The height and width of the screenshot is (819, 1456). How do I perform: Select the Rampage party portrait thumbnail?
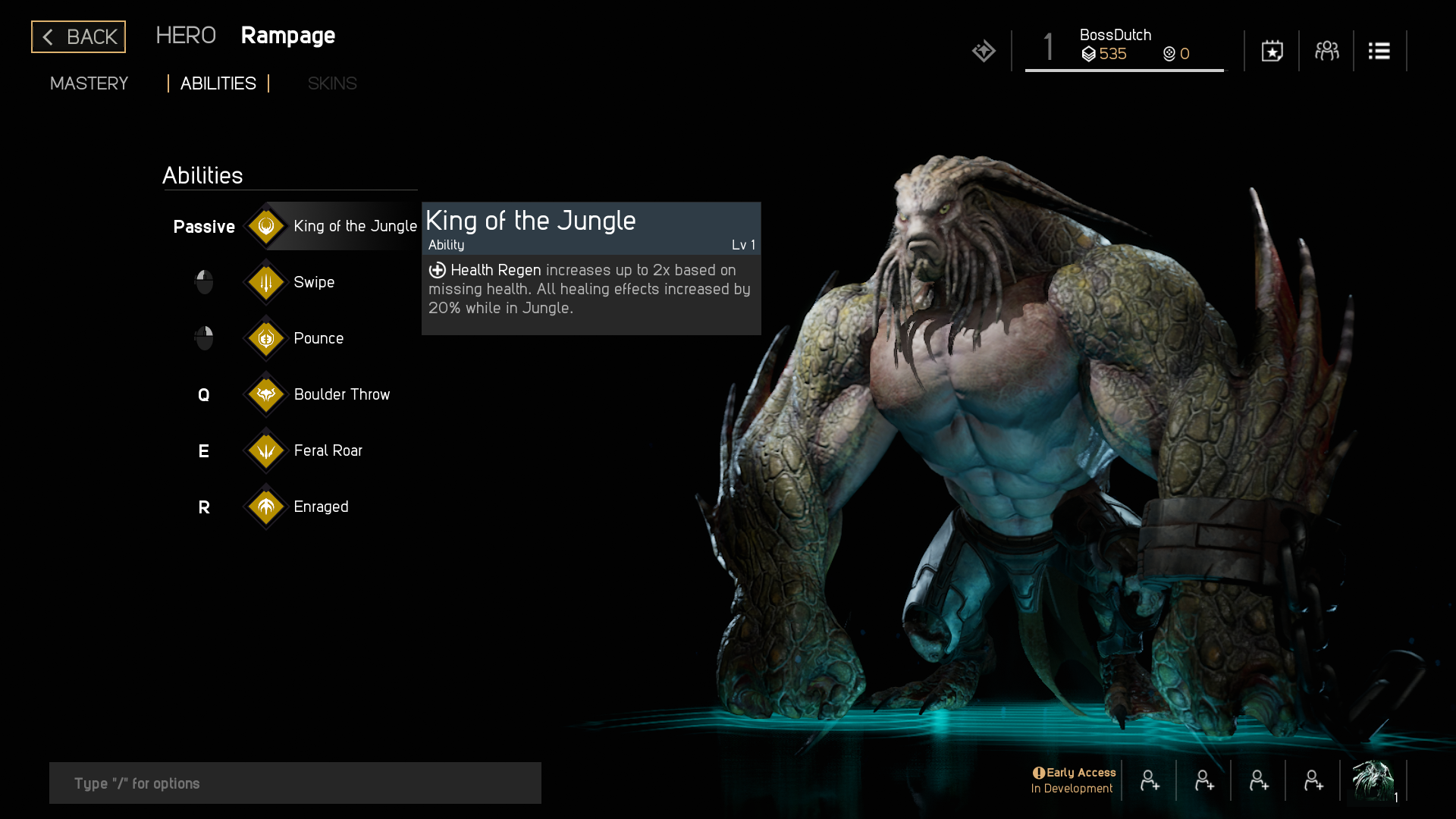tap(1373, 780)
